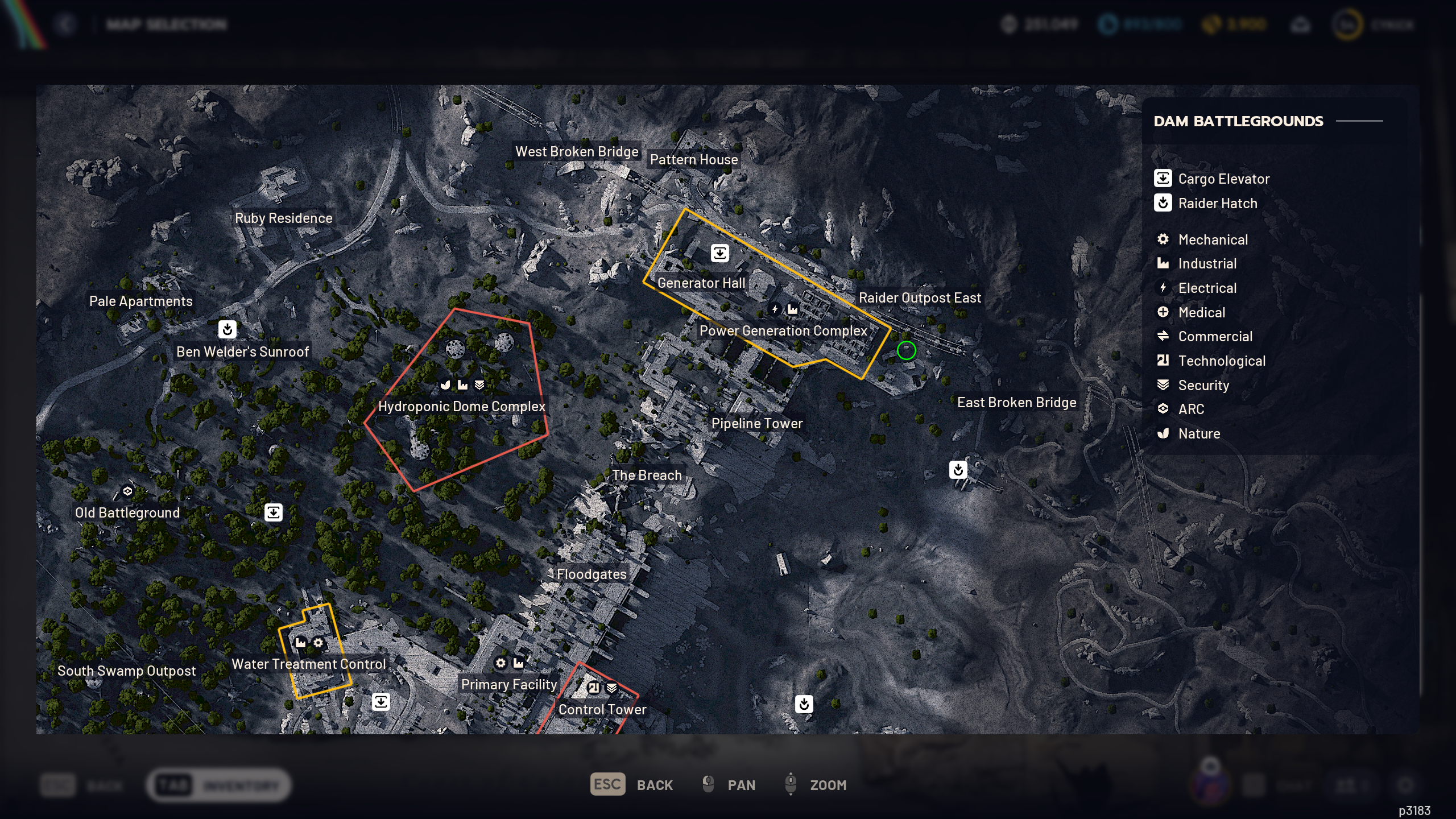Select the raider hatch marker above Ben Welder's Sunroof
This screenshot has width=1456, height=819.
click(227, 329)
